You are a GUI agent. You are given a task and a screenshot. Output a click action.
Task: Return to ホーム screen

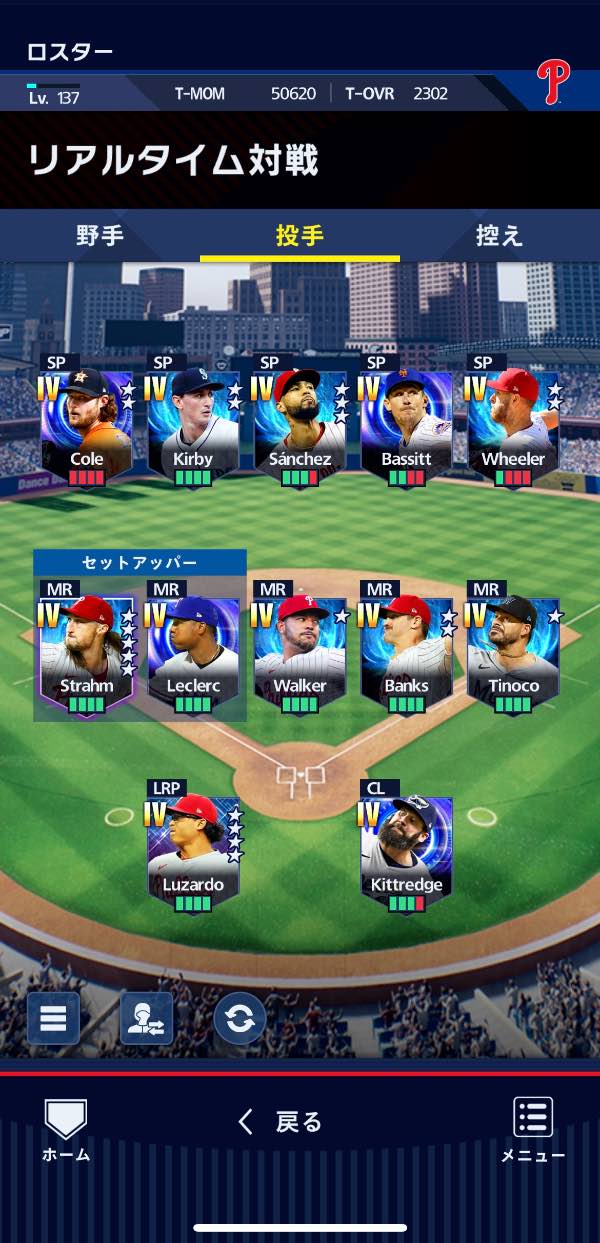click(66, 1130)
